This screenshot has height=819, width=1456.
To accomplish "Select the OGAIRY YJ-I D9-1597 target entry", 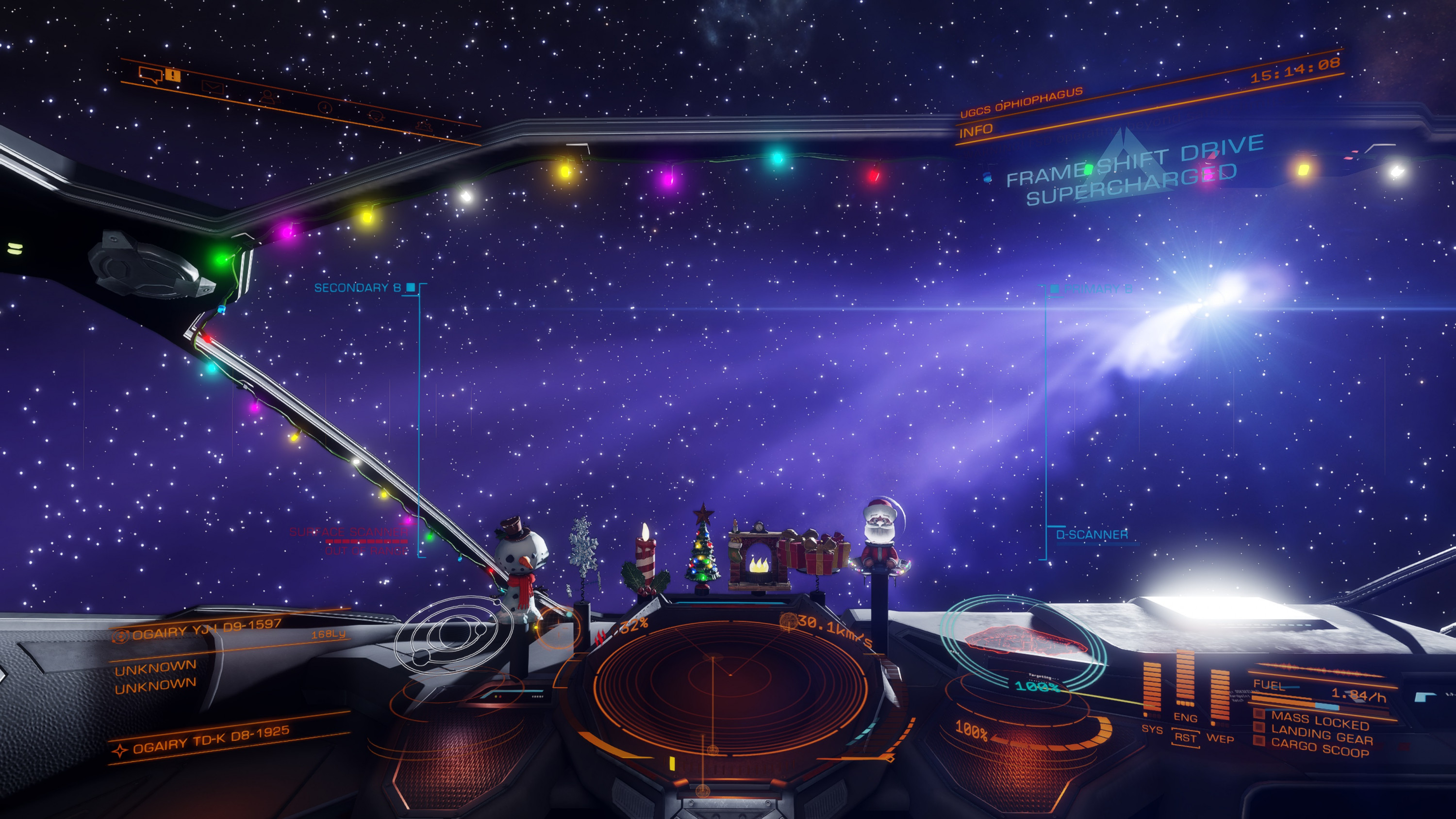I will pyautogui.click(x=206, y=628).
